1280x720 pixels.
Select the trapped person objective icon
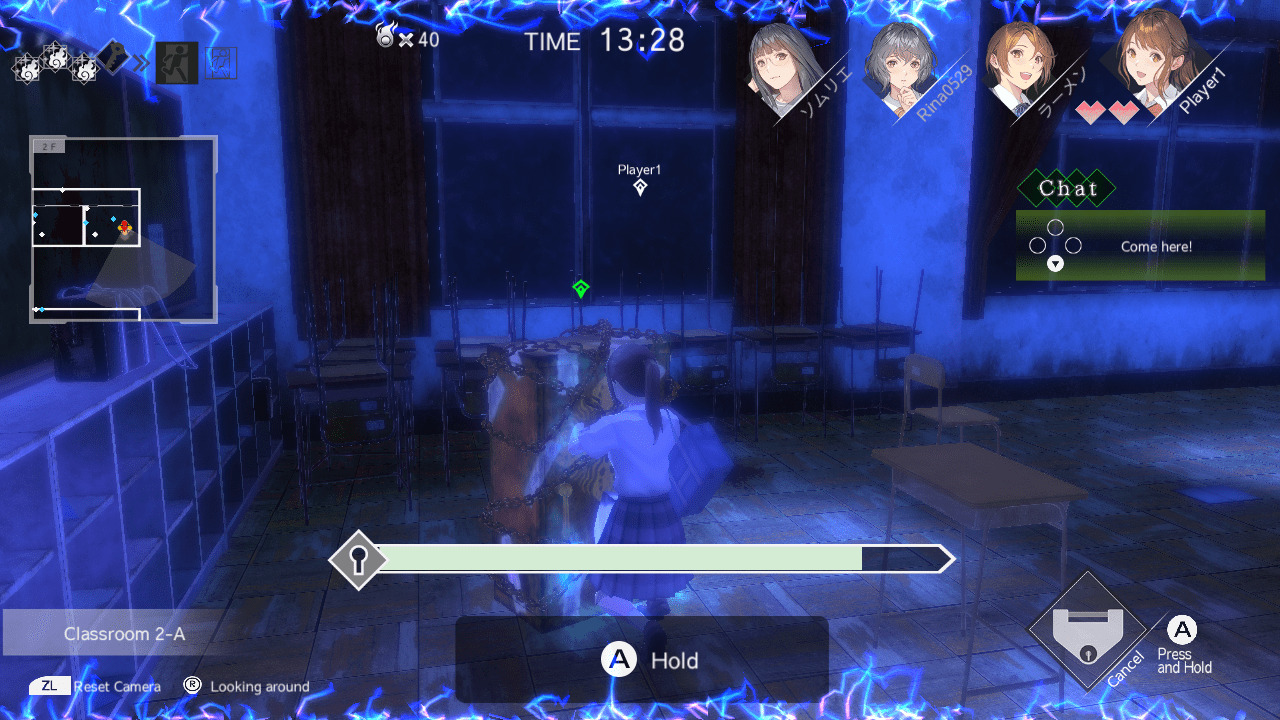[x=222, y=62]
